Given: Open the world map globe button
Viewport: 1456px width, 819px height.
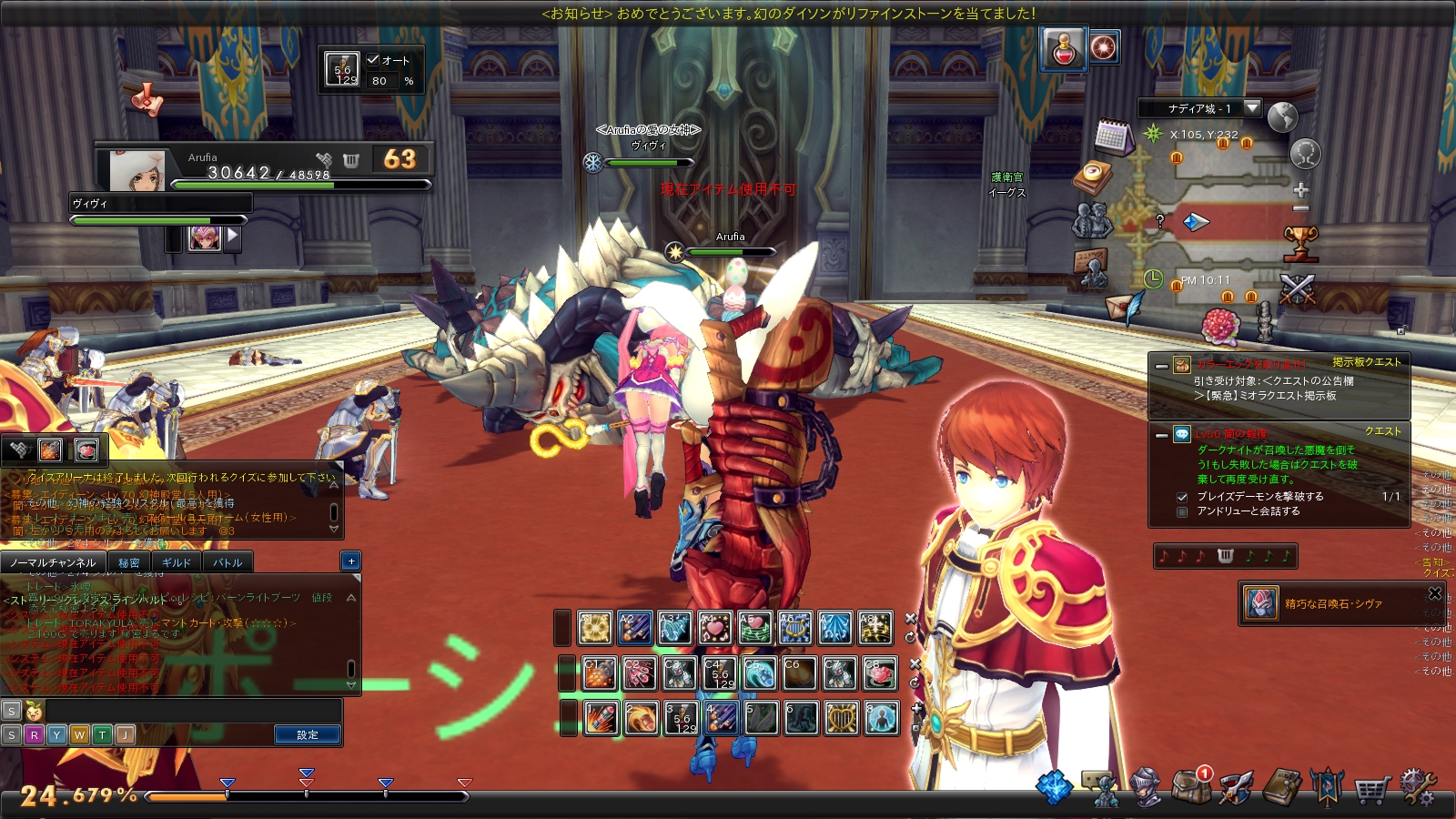Looking at the screenshot, I should click(1282, 118).
